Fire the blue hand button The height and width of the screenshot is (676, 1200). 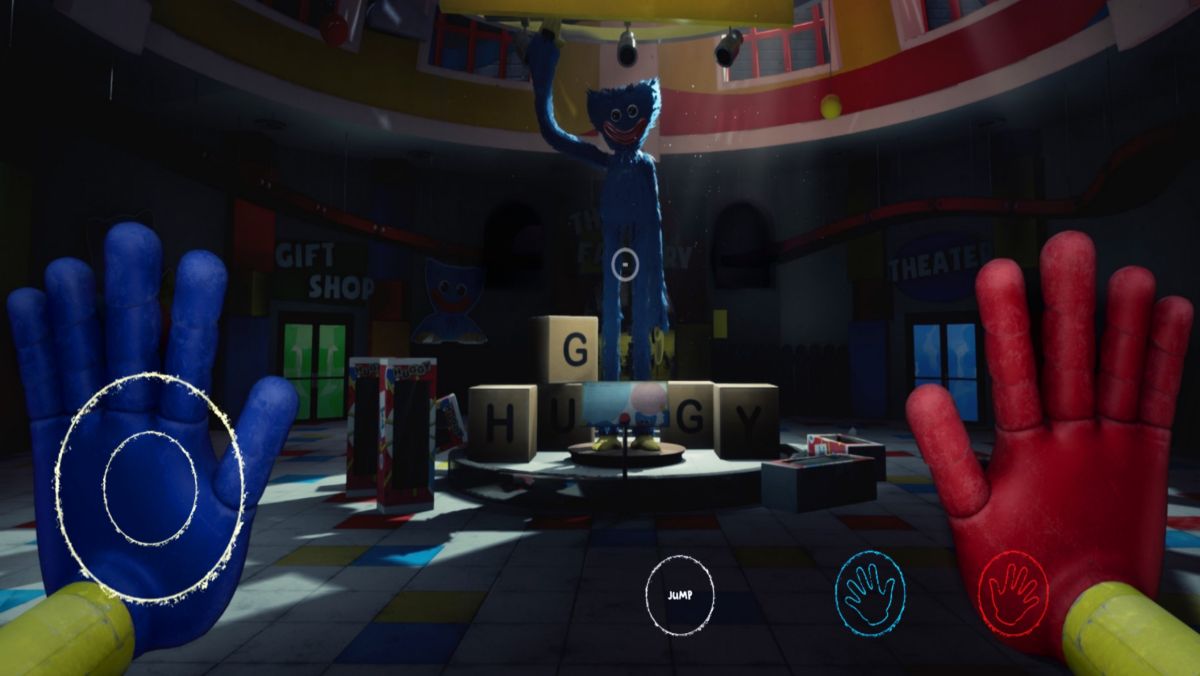coord(869,593)
